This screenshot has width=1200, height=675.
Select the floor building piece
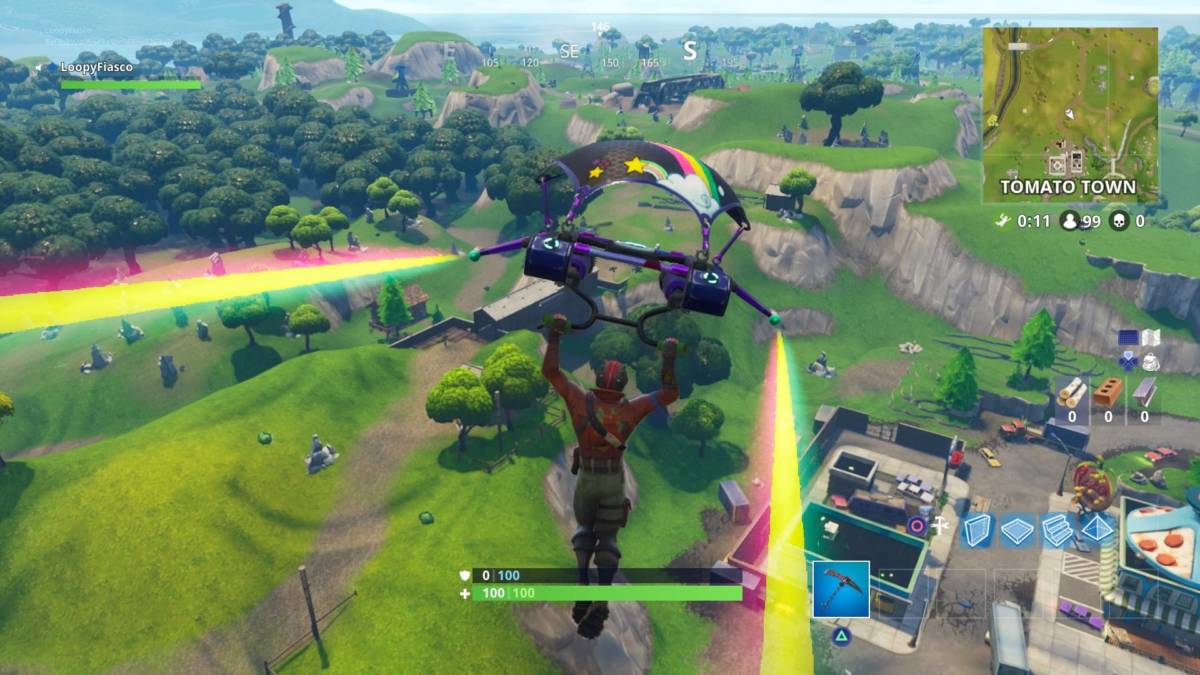click(x=1017, y=529)
